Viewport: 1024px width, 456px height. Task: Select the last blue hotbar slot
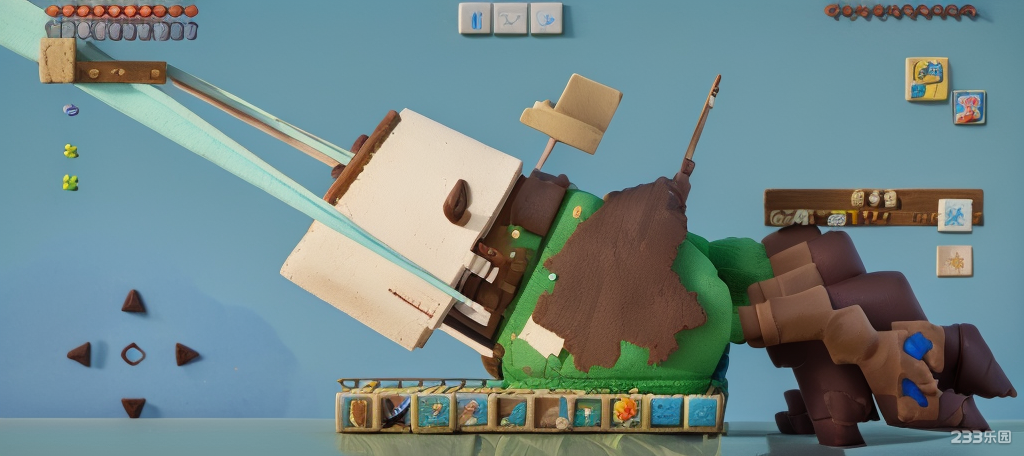pos(703,411)
